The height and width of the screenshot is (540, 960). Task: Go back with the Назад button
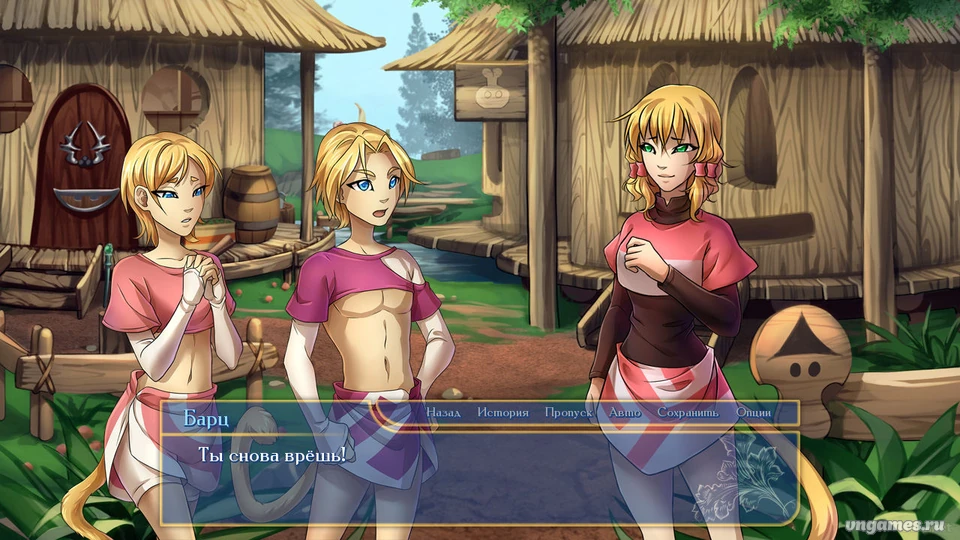(443, 413)
